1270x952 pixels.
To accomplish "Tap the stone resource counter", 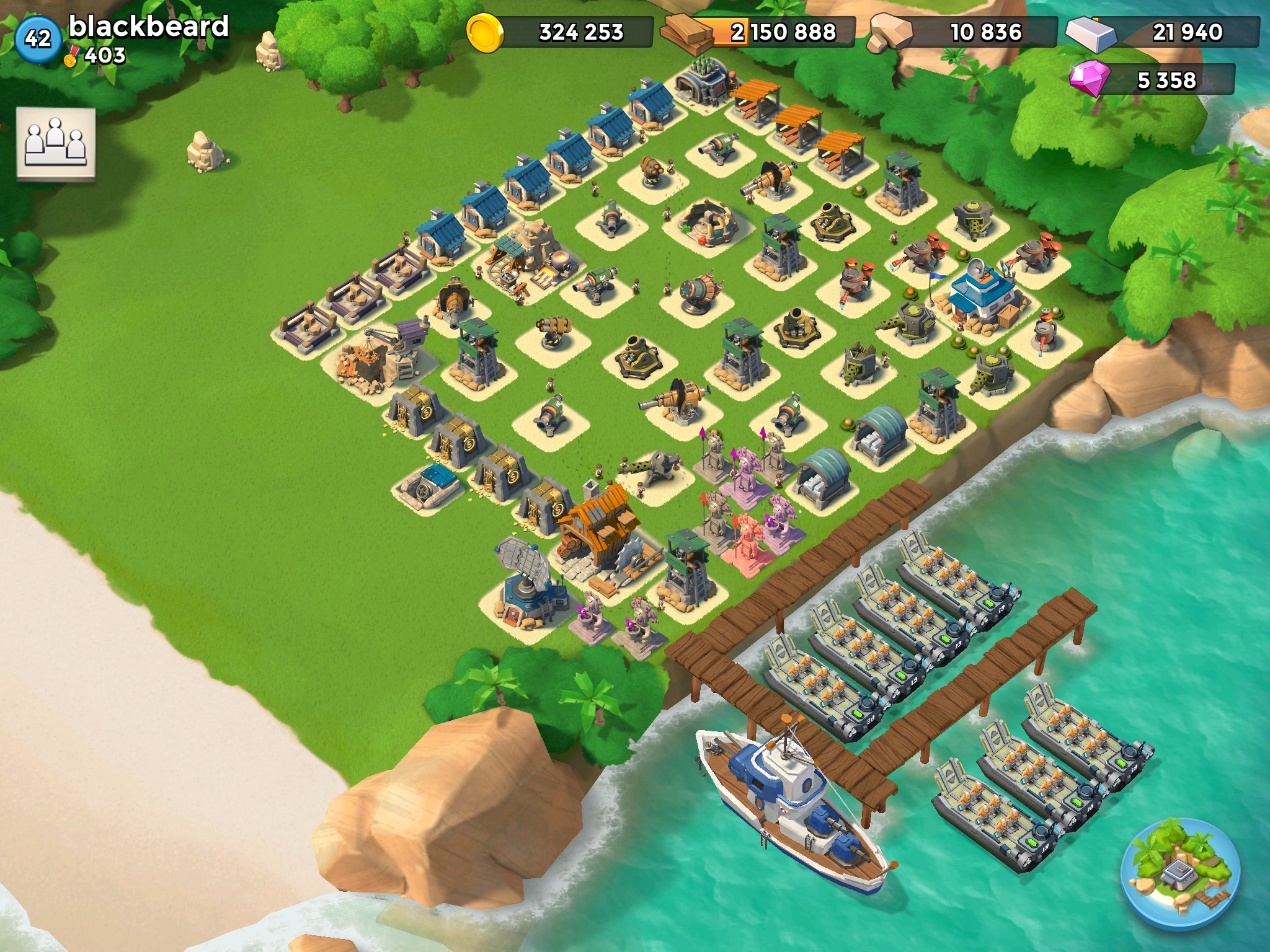I will 963,32.
